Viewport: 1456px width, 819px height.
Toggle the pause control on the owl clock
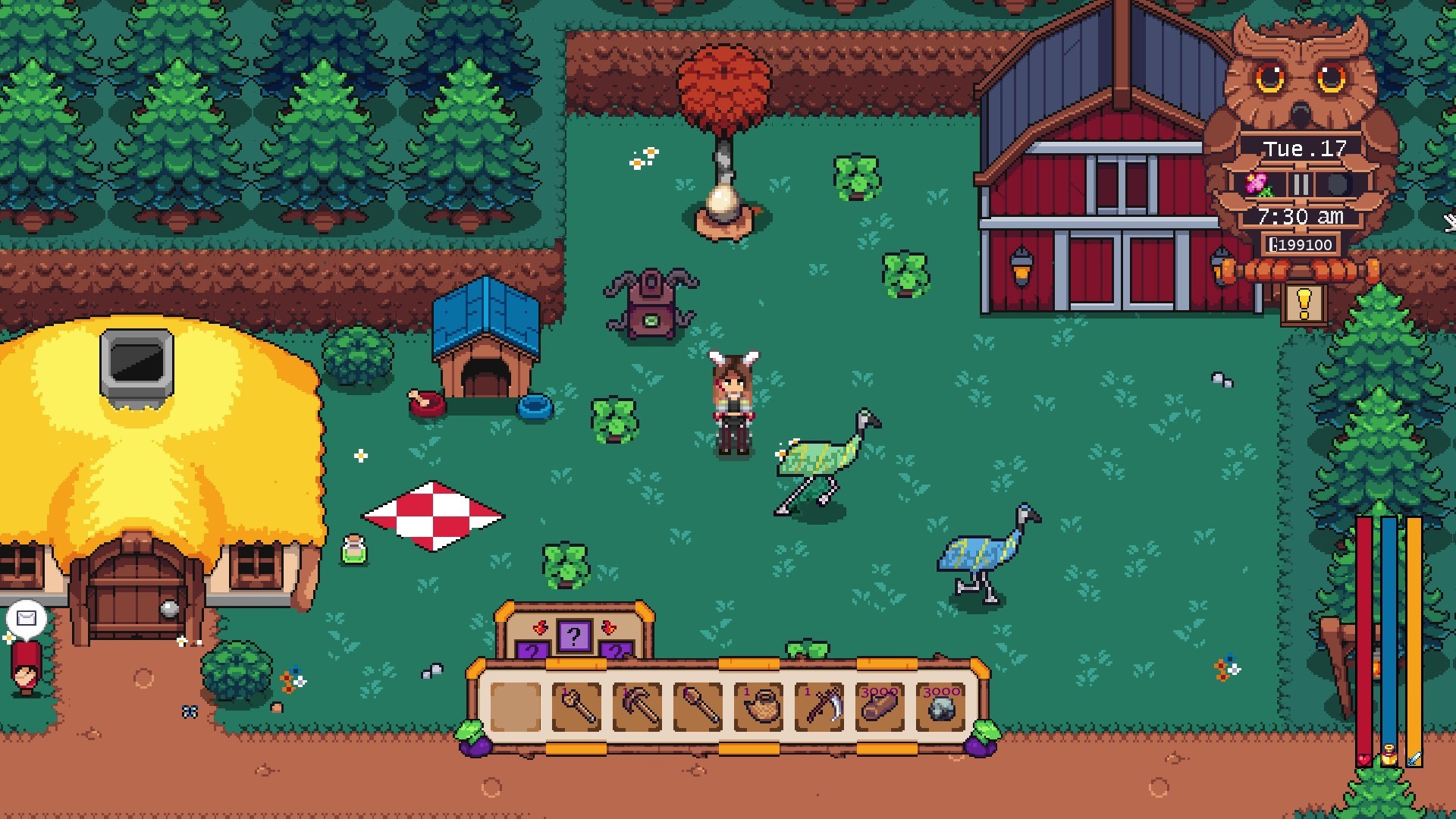[1301, 182]
